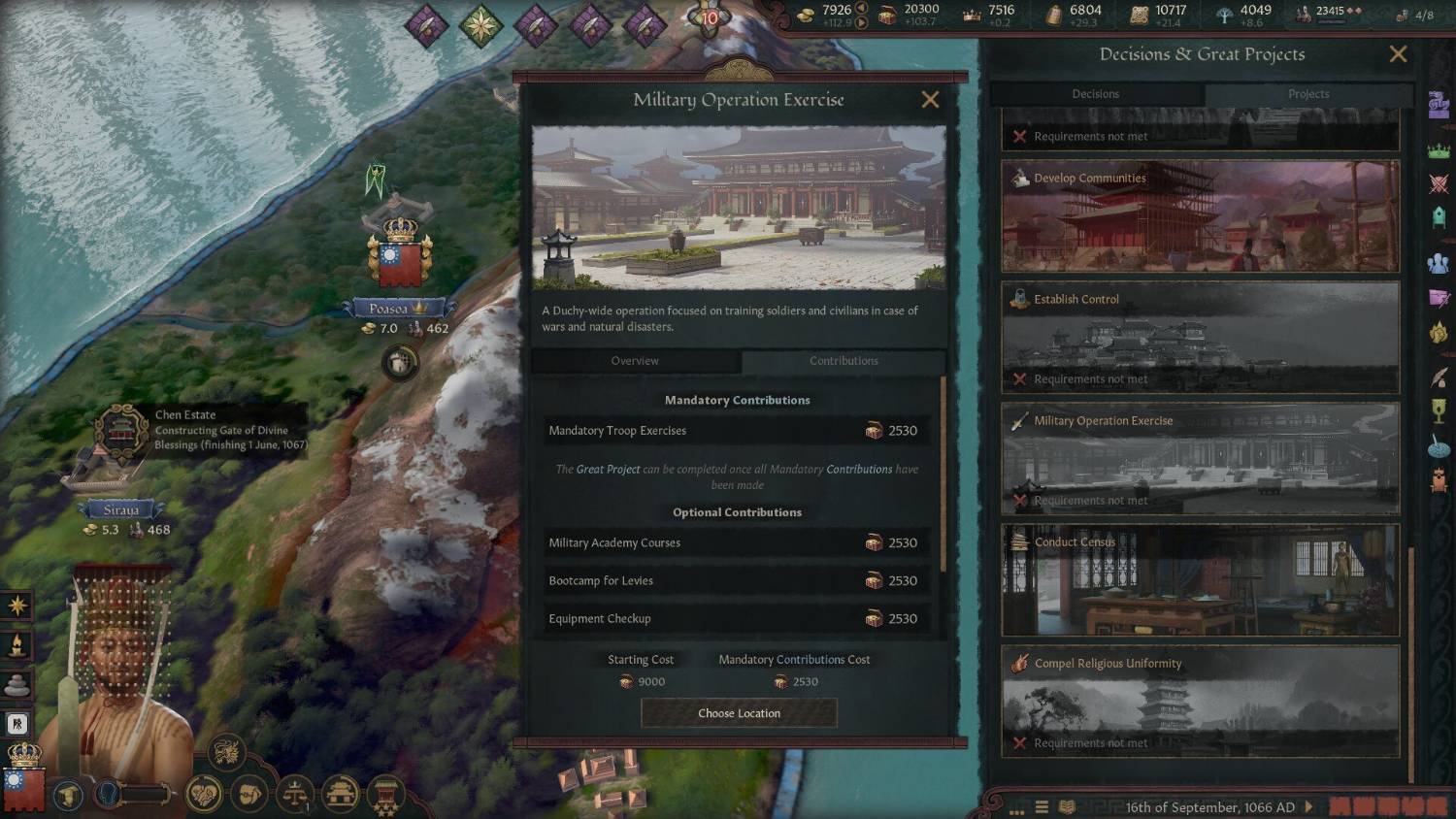Viewport: 1456px width, 819px height.
Task: Click the Siraua holding nameplate
Action: click(122, 510)
